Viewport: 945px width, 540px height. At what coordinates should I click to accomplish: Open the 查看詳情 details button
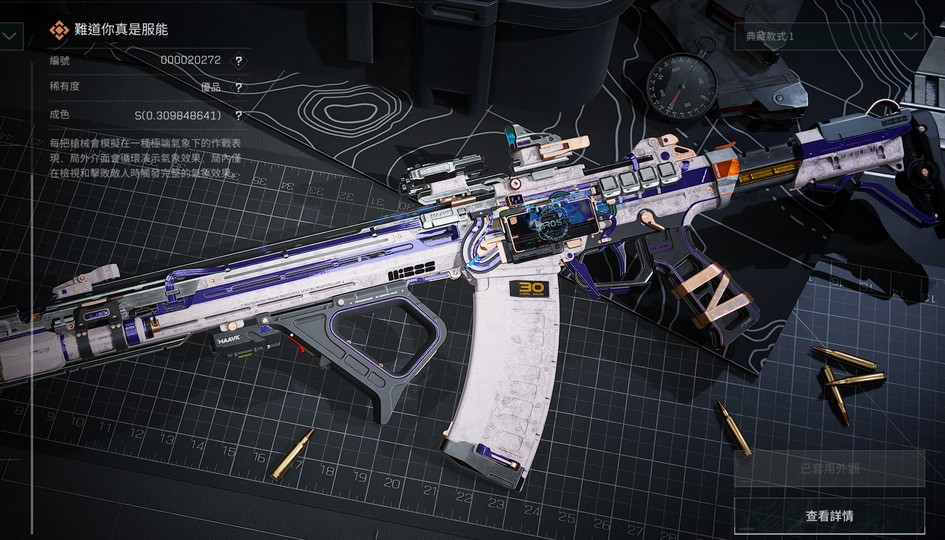coord(829,516)
